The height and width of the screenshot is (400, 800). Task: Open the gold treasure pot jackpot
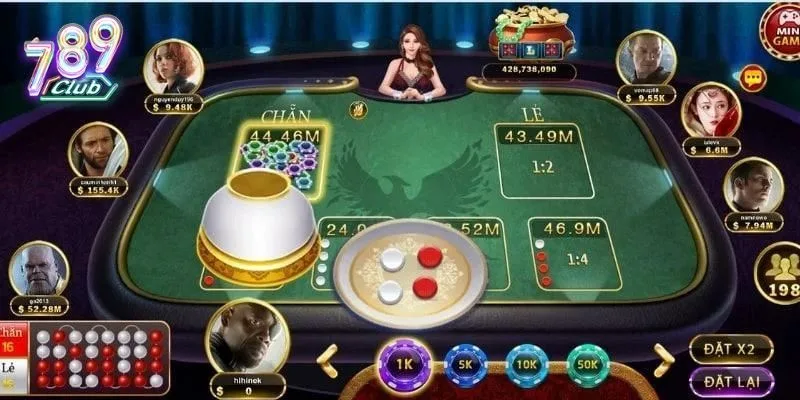coord(529,36)
